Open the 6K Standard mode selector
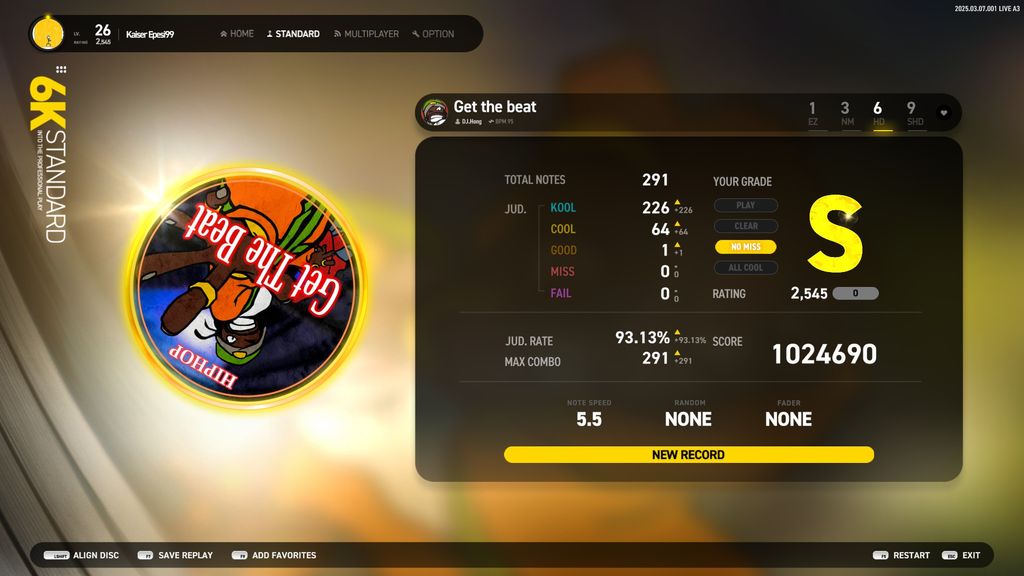Viewport: 1024px width, 576px height. pyautogui.click(x=46, y=158)
